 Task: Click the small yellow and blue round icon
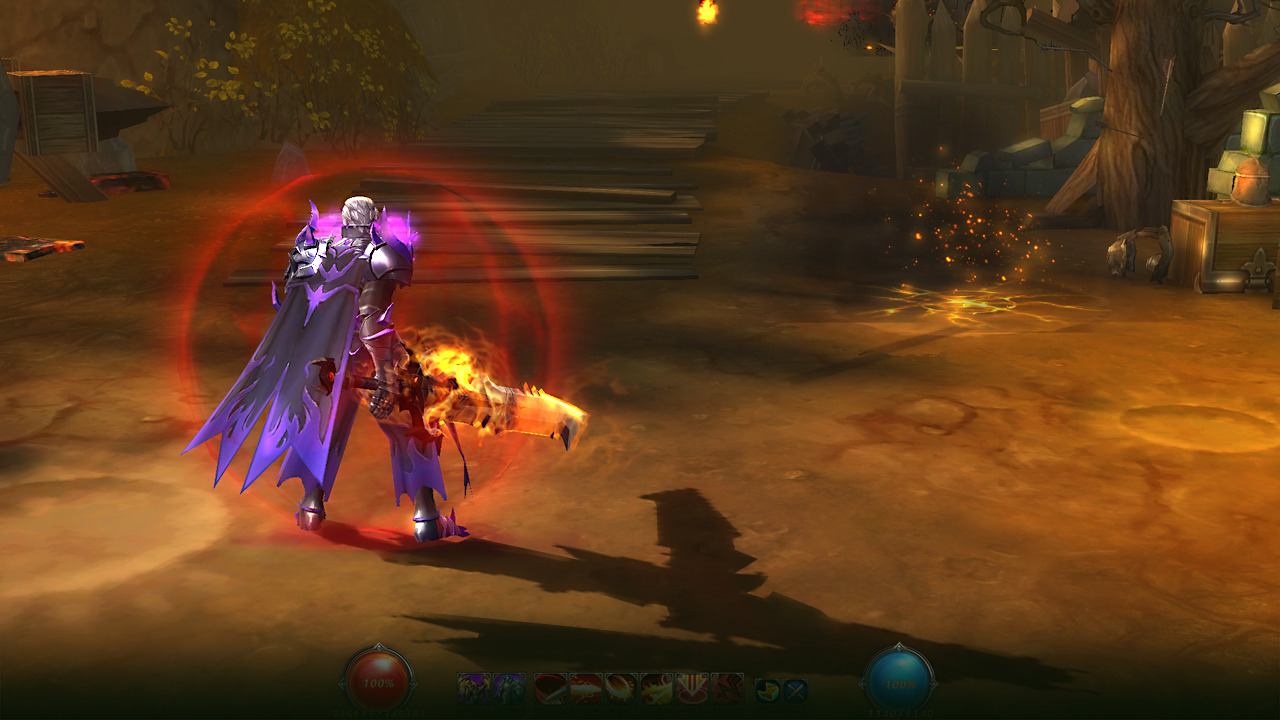tap(767, 689)
